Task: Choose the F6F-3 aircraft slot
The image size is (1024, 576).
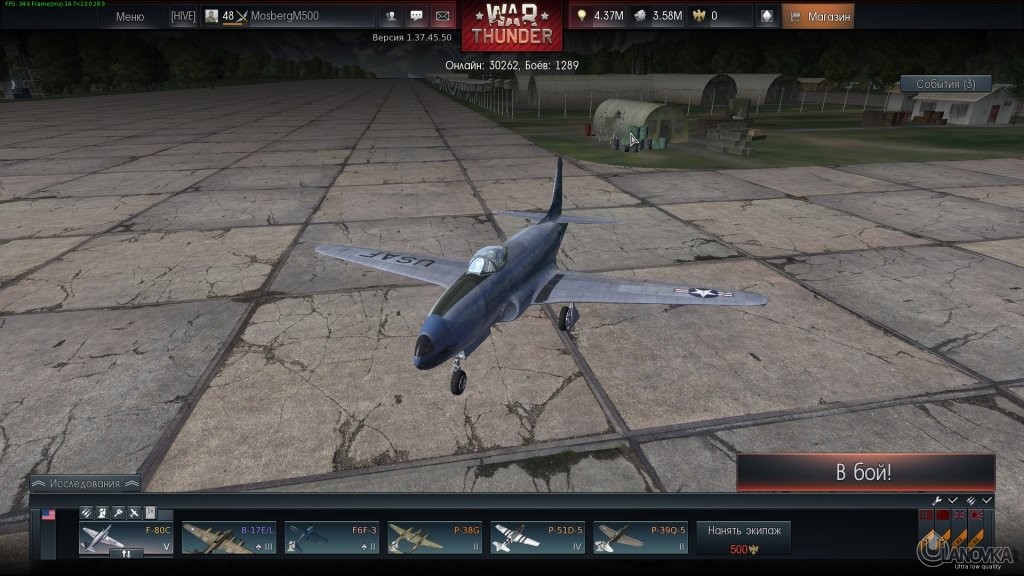Action: [x=332, y=536]
